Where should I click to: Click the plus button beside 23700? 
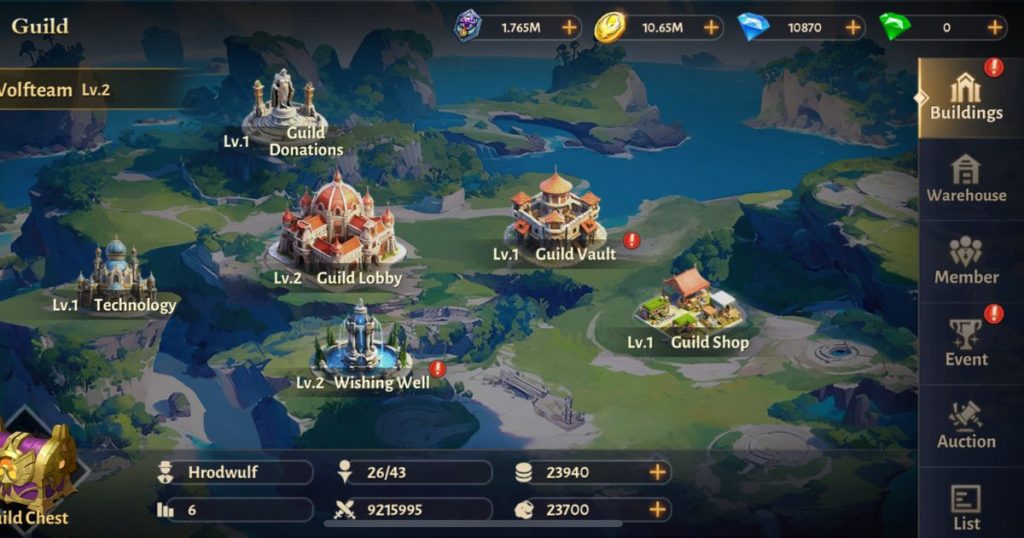point(657,510)
